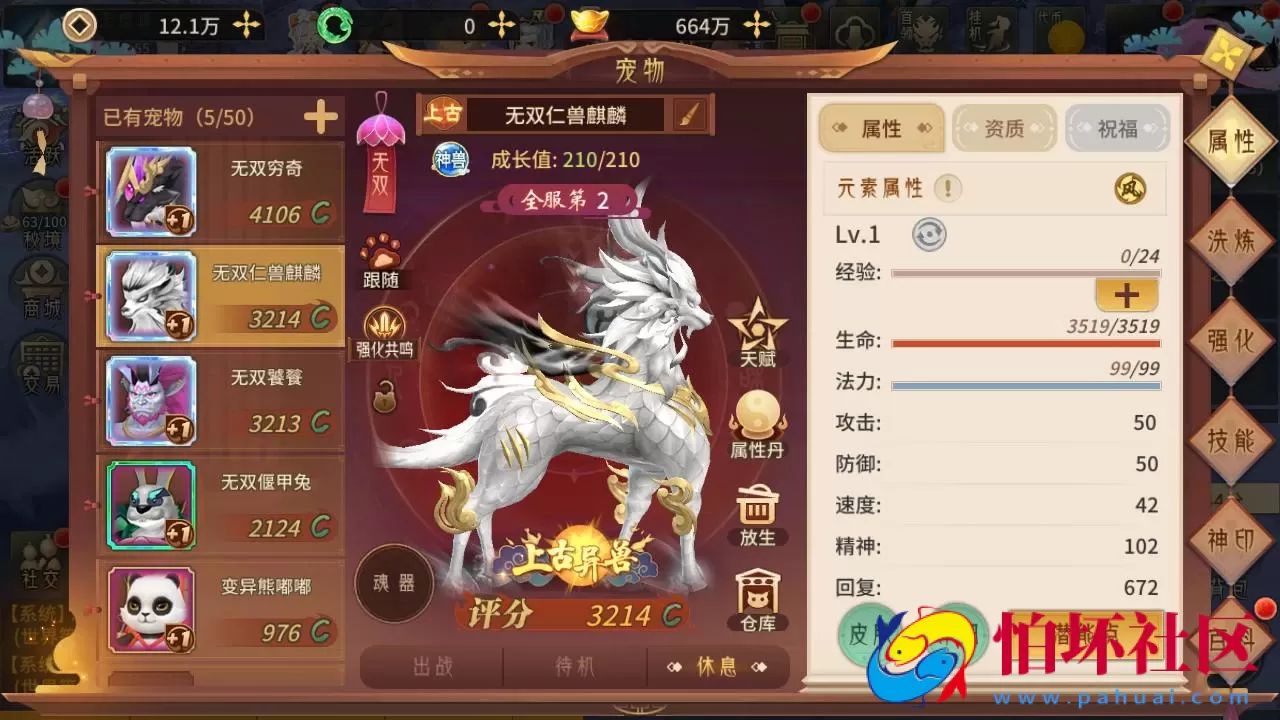Click the plus button to add a pet
The height and width of the screenshot is (720, 1280).
point(319,116)
